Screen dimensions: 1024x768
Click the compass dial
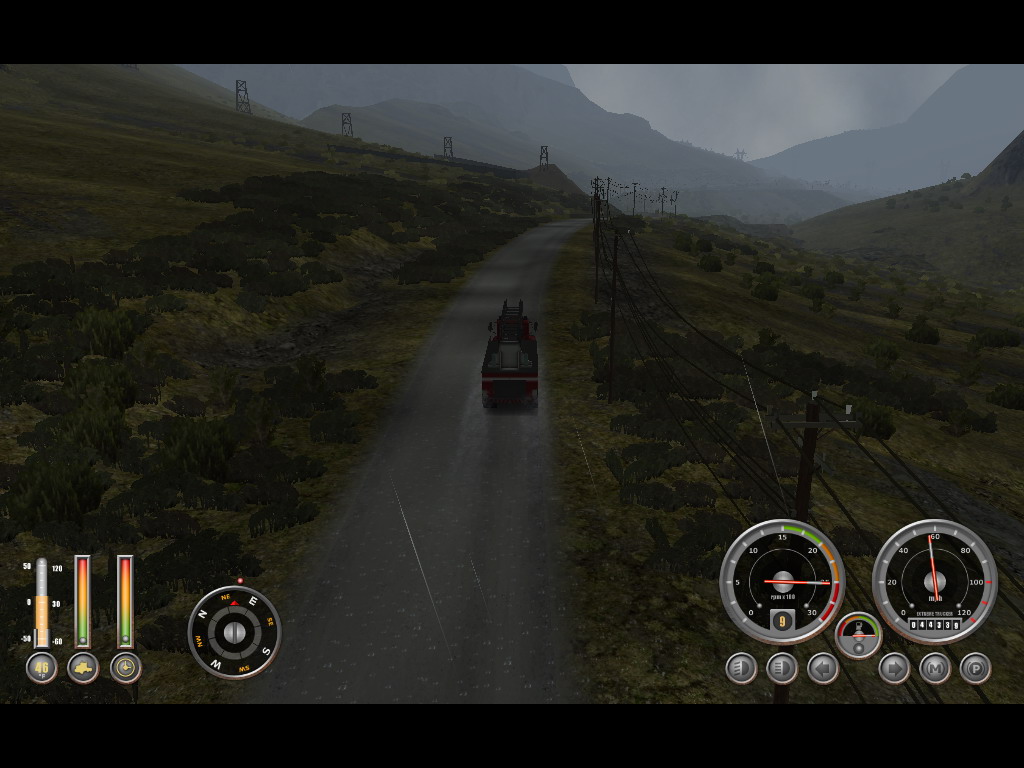234,632
